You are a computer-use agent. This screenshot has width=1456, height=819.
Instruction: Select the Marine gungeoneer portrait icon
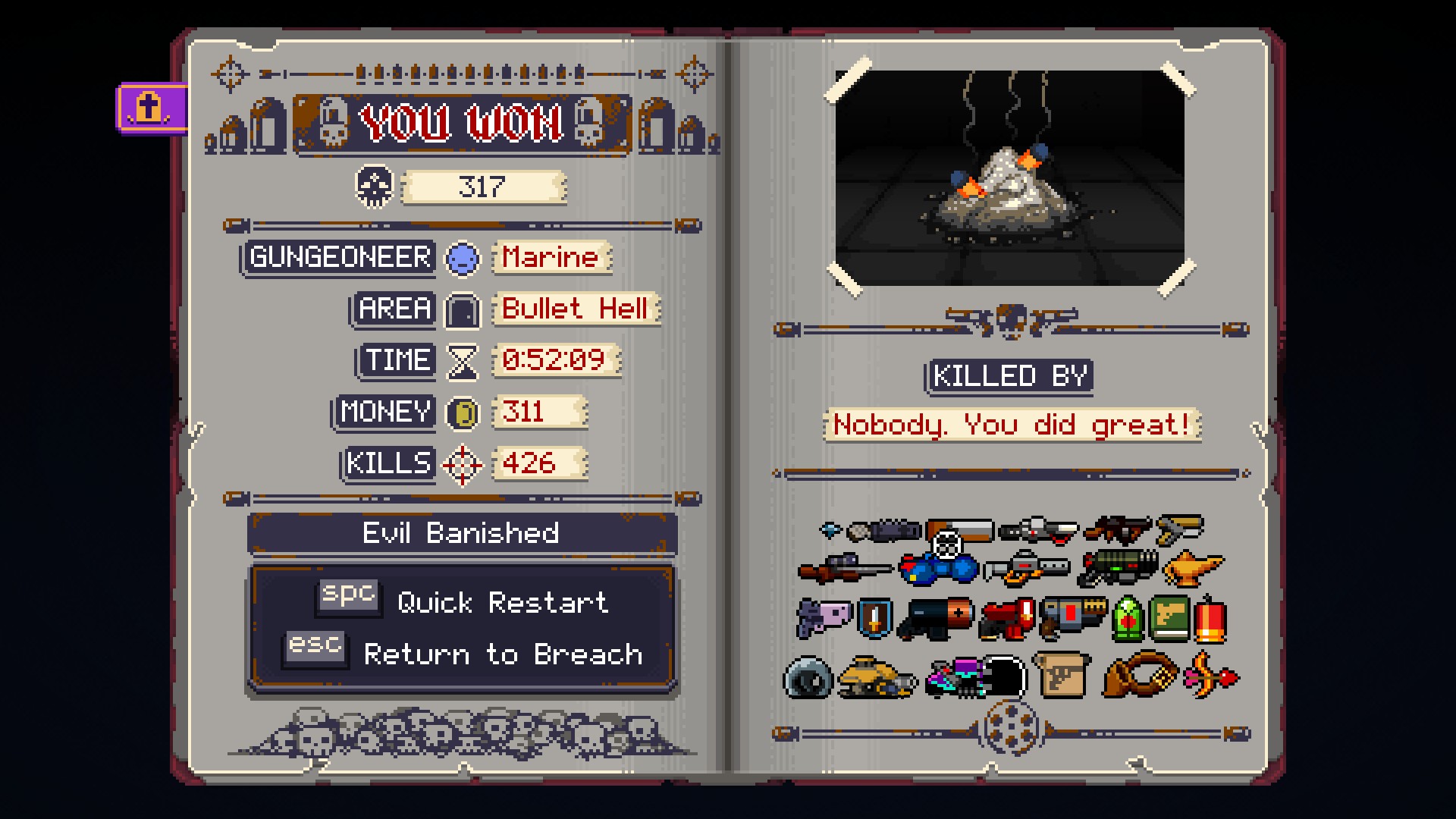coord(463,258)
